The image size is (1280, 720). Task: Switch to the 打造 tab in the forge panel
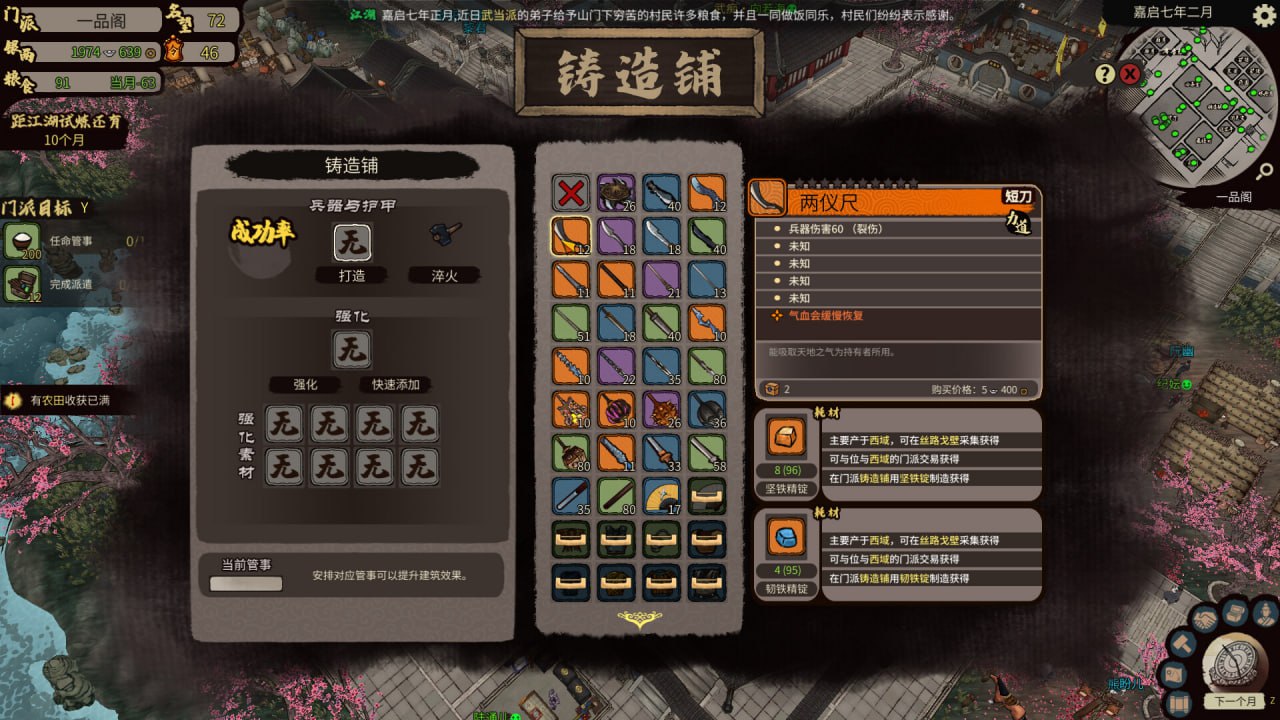[x=350, y=275]
